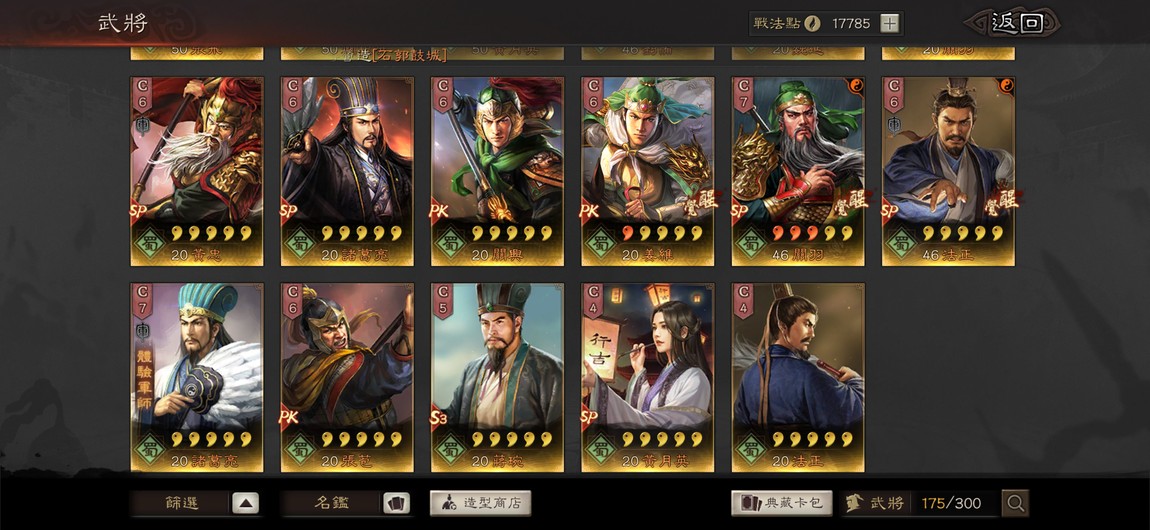1150x530 pixels.
Task: Visit the 造型商店 skin shop
Action: point(480,503)
